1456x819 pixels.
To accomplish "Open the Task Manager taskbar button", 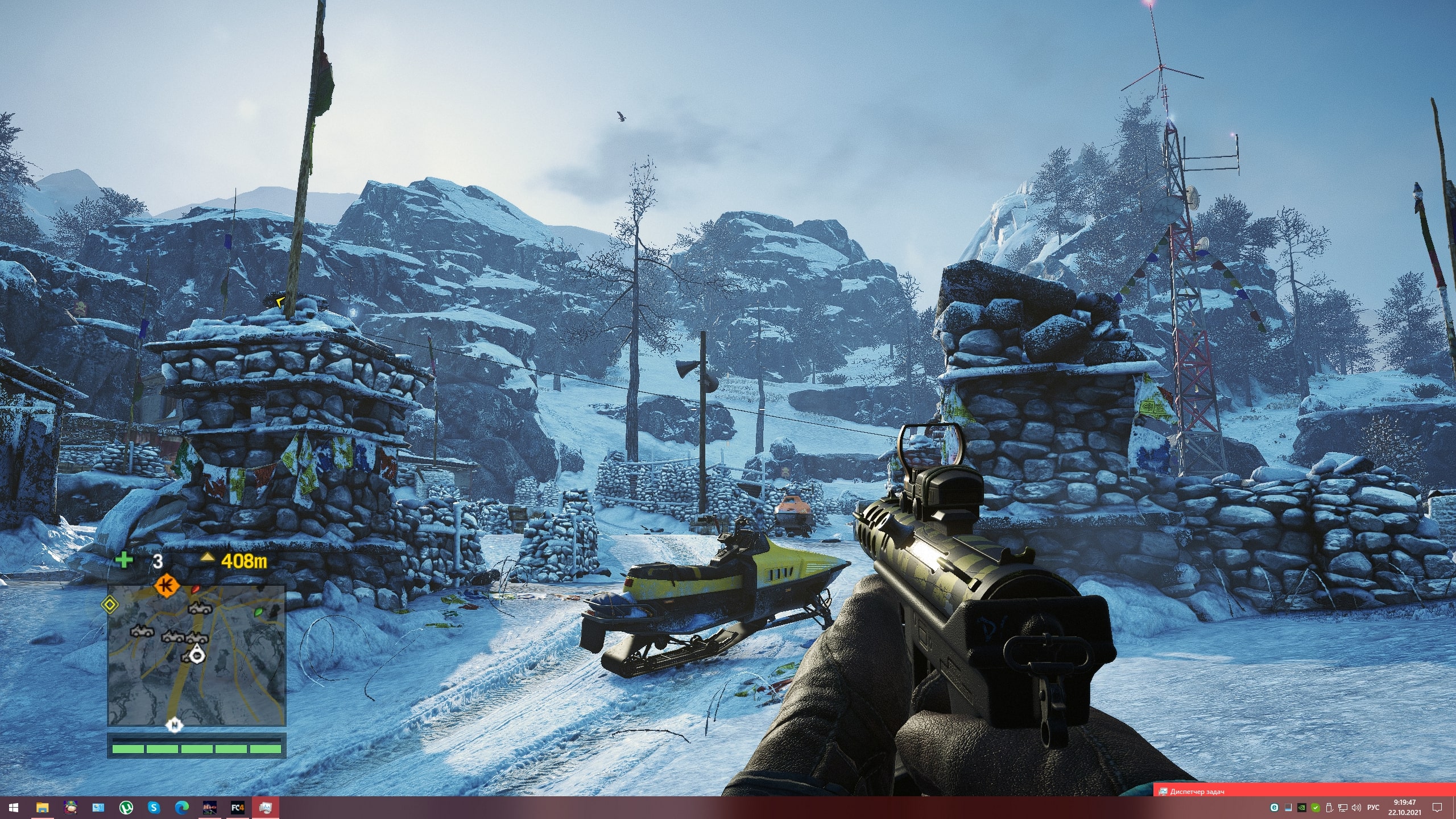I will click(x=1304, y=791).
